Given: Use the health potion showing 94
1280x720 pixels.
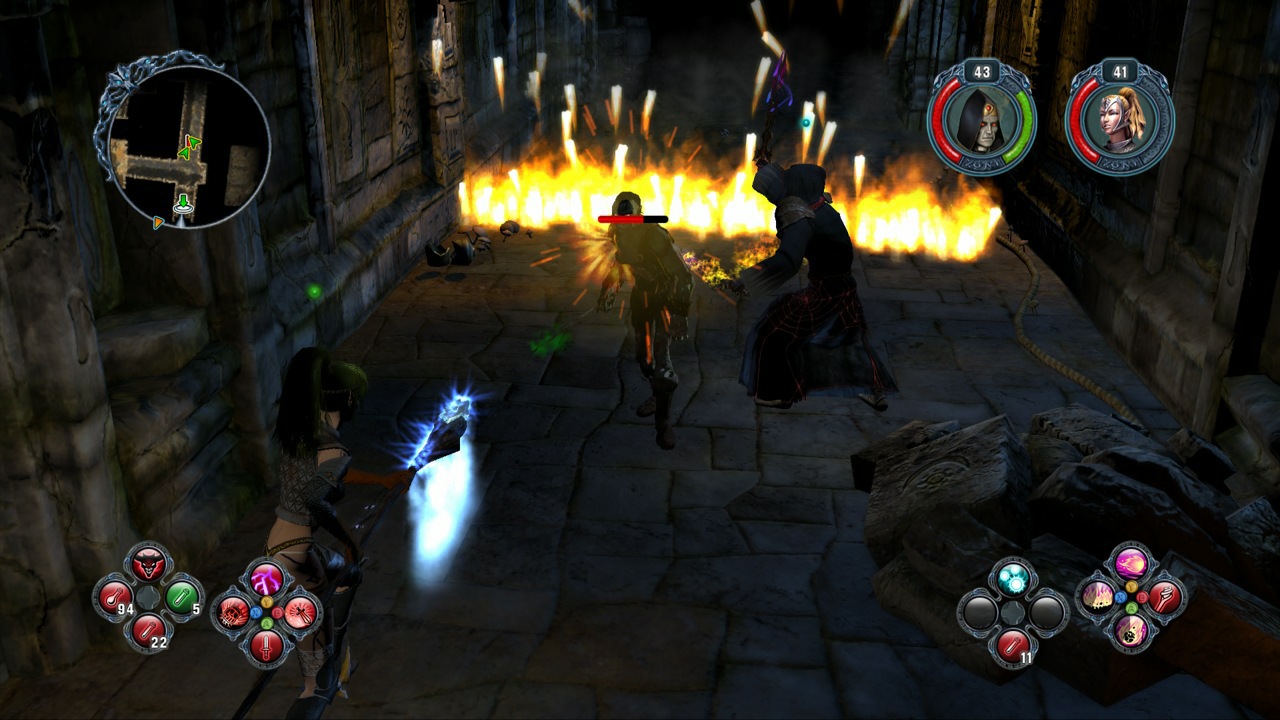Looking at the screenshot, I should click(x=112, y=597).
